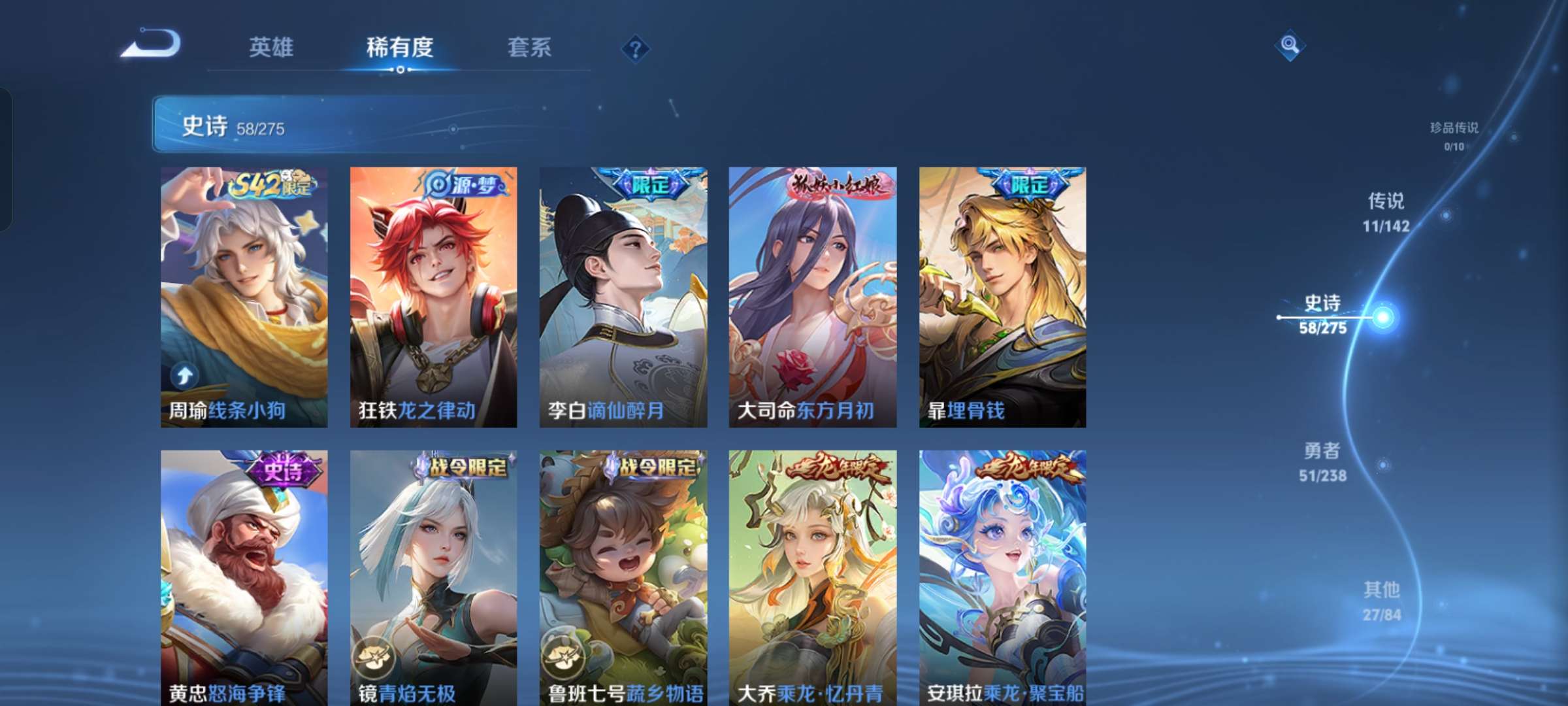Image resolution: width=1568 pixels, height=706 pixels.
Task: Open the help panel with the question mark icon
Action: [x=636, y=48]
